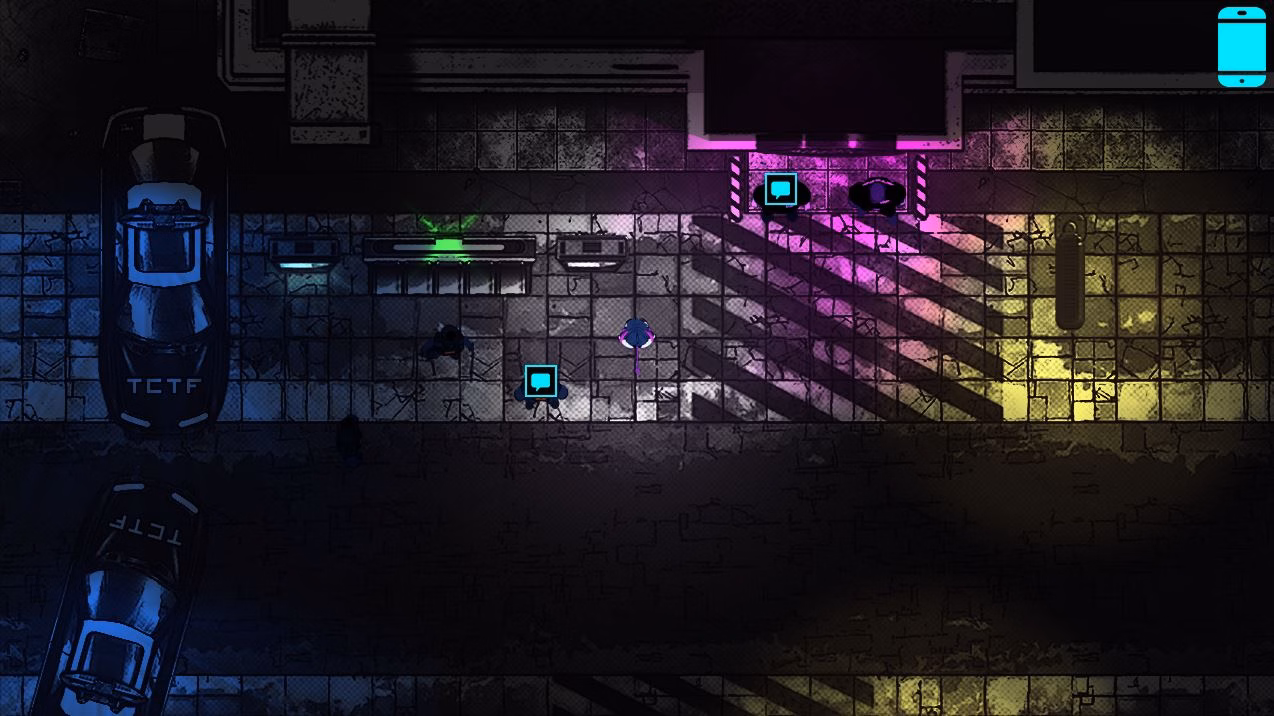Open the cyan phone icon
This screenshot has height=716, width=1274.
pos(1241,47)
